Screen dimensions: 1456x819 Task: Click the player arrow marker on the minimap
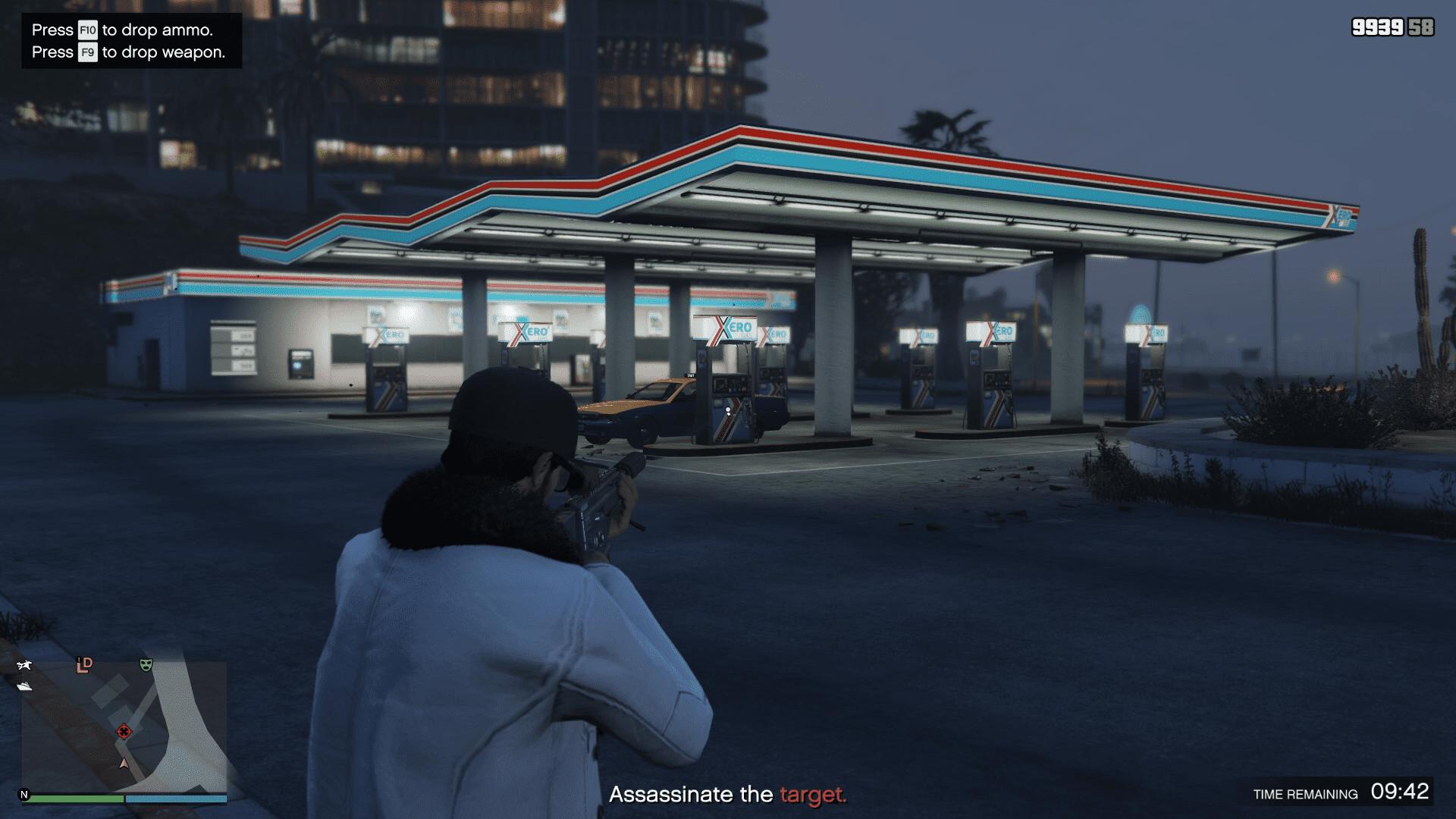pyautogui.click(x=124, y=764)
